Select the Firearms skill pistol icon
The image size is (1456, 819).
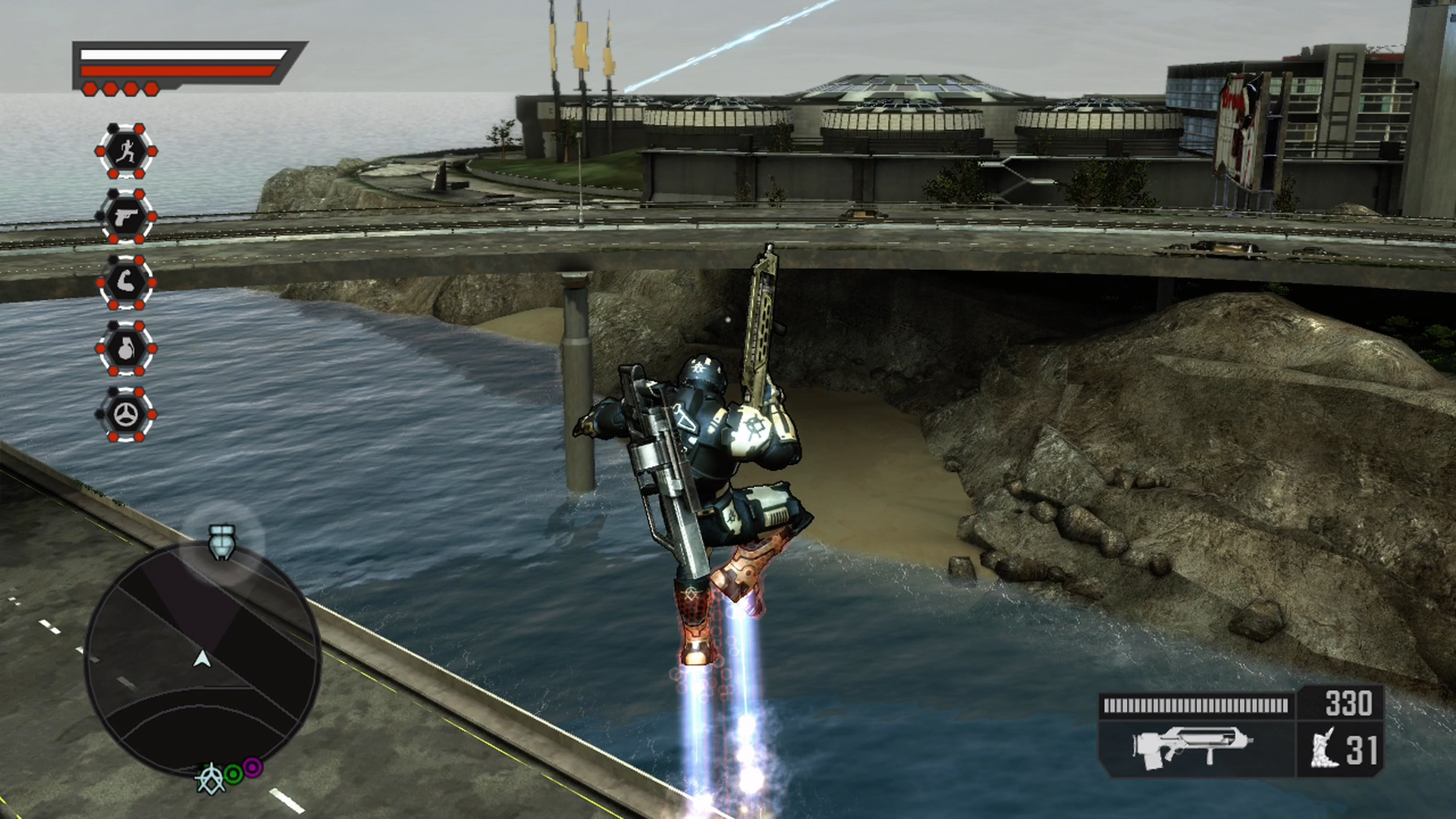[125, 218]
